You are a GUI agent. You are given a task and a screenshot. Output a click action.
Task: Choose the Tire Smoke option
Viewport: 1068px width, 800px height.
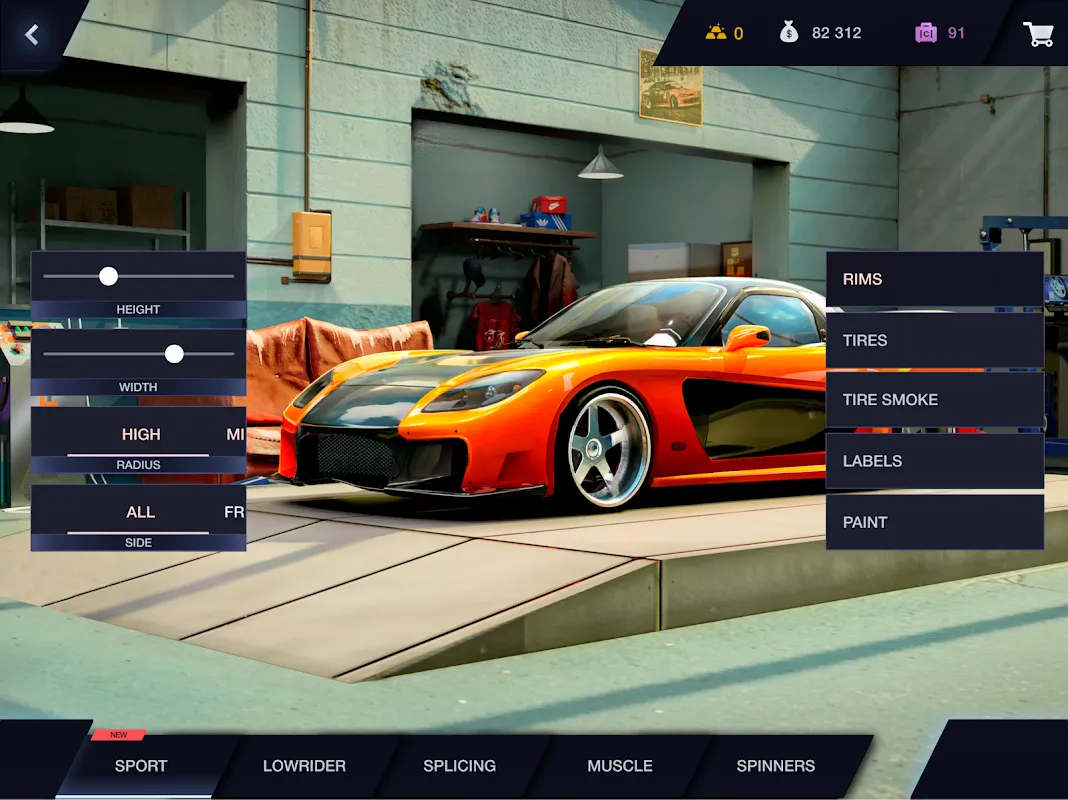[x=934, y=400]
